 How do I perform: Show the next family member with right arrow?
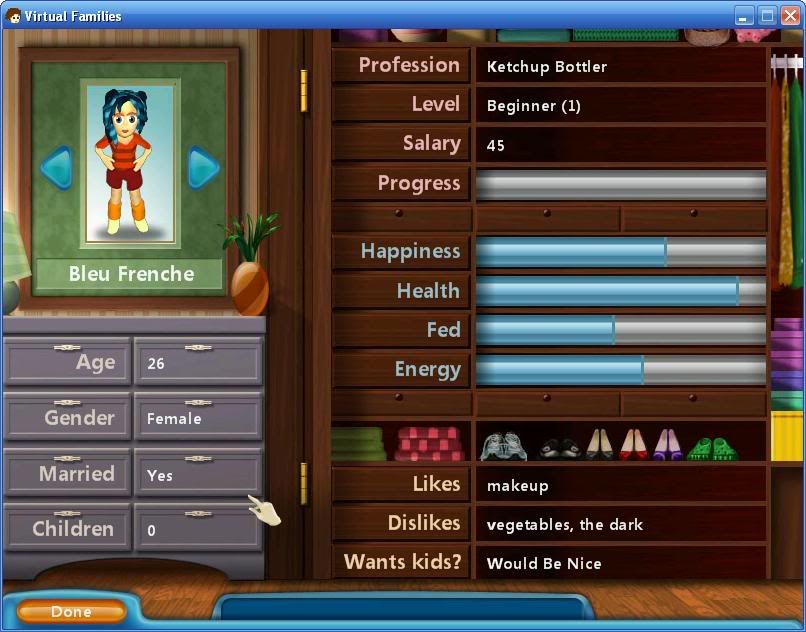pyautogui.click(x=203, y=167)
